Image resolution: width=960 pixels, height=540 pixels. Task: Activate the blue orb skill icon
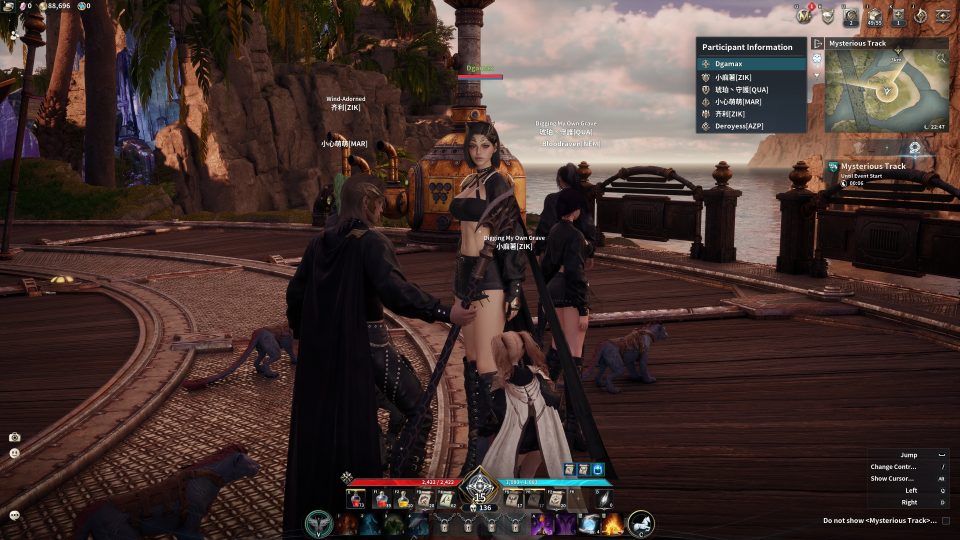[x=589, y=523]
